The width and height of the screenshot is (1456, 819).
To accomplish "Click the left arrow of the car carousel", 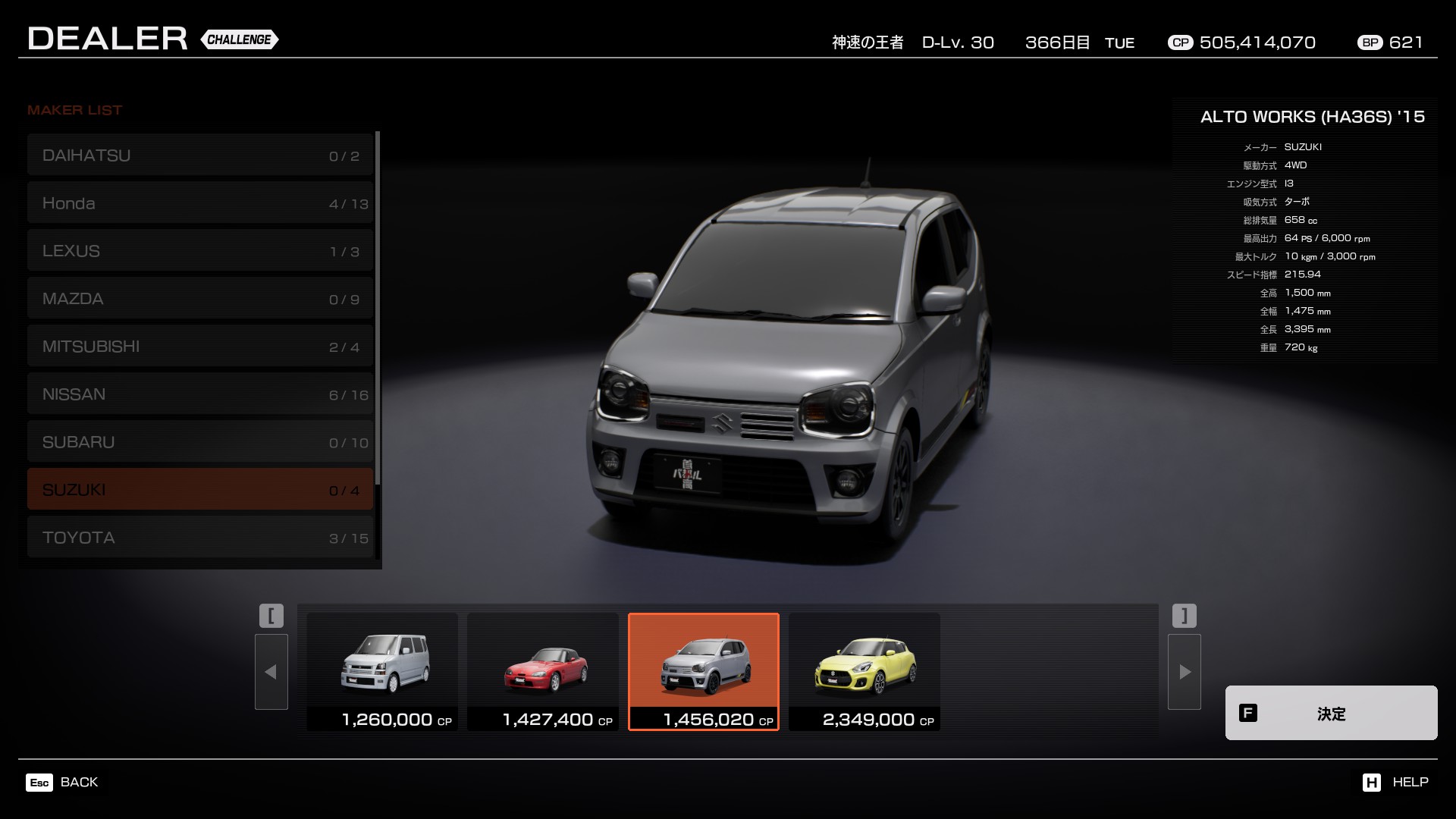I will 271,672.
